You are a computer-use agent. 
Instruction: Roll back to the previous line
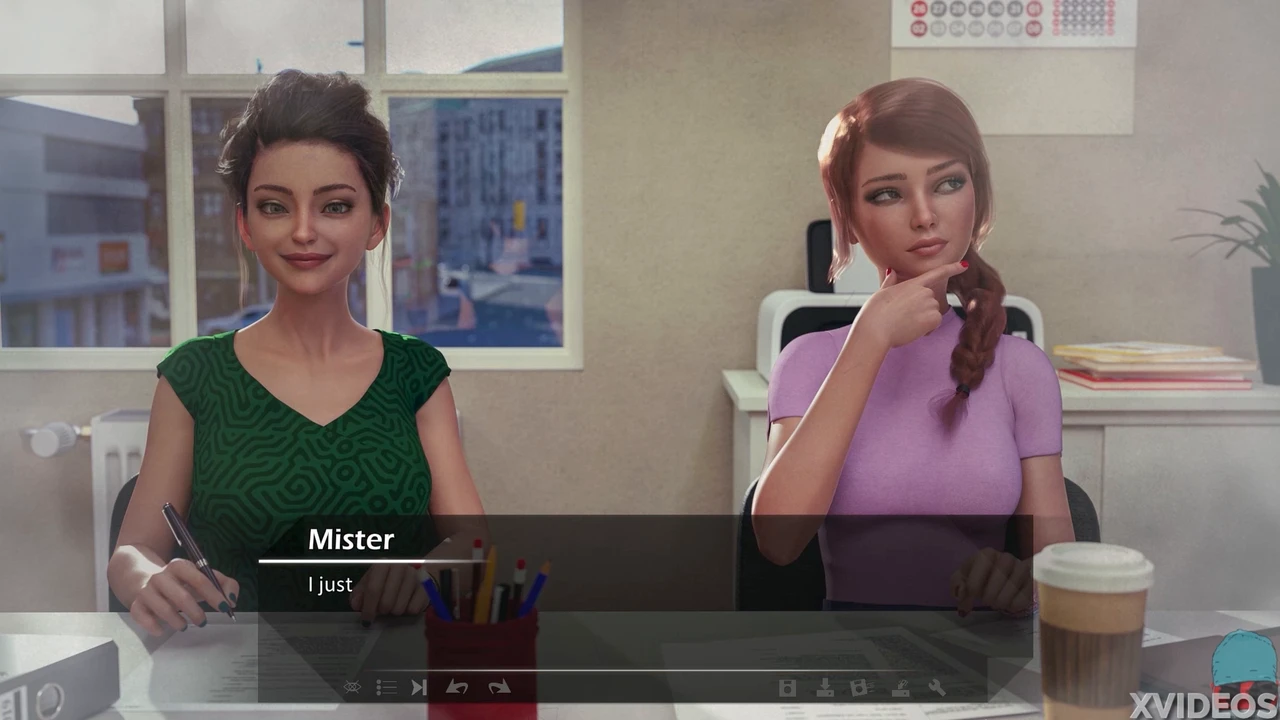tap(457, 687)
